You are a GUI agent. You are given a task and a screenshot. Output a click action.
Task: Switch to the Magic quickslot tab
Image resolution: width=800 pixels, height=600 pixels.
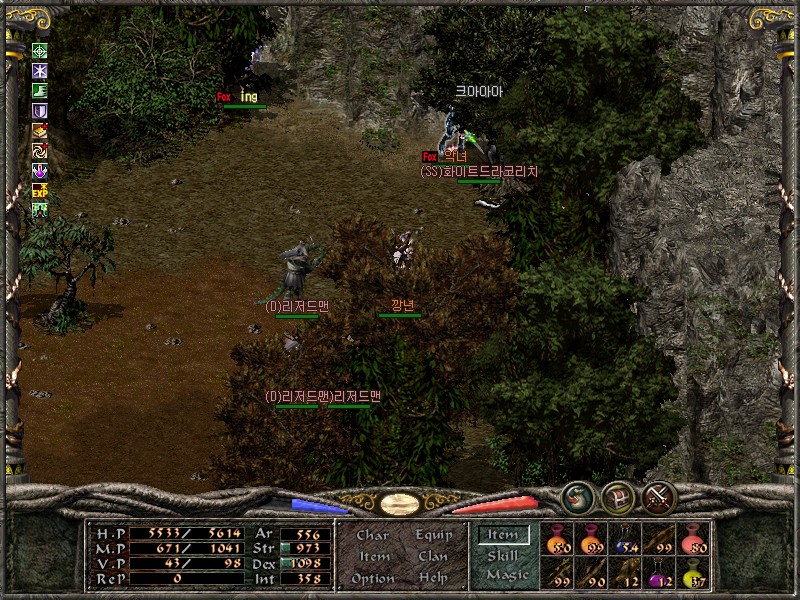coord(506,575)
